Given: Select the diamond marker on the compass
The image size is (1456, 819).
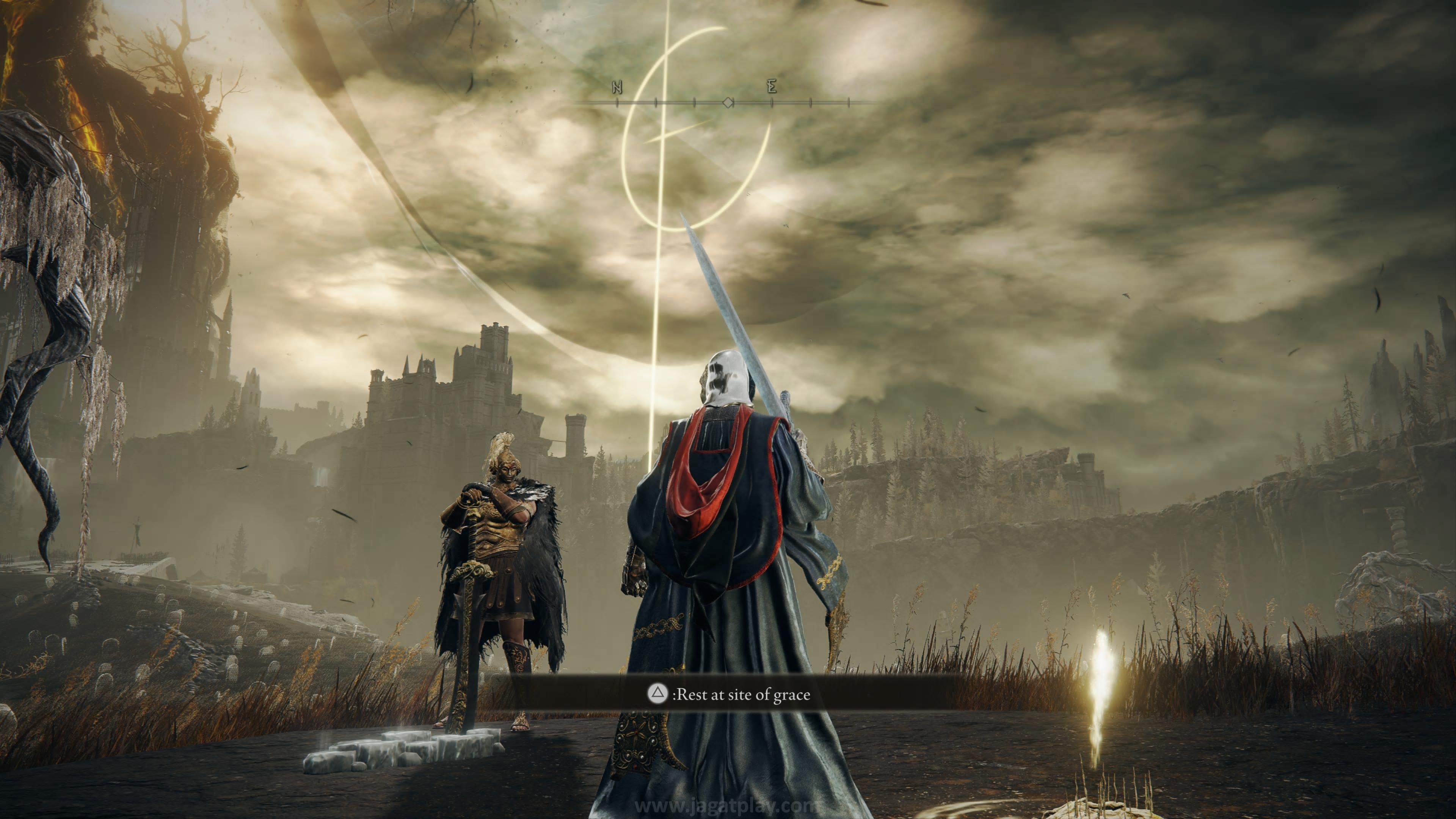Looking at the screenshot, I should pyautogui.click(x=728, y=102).
